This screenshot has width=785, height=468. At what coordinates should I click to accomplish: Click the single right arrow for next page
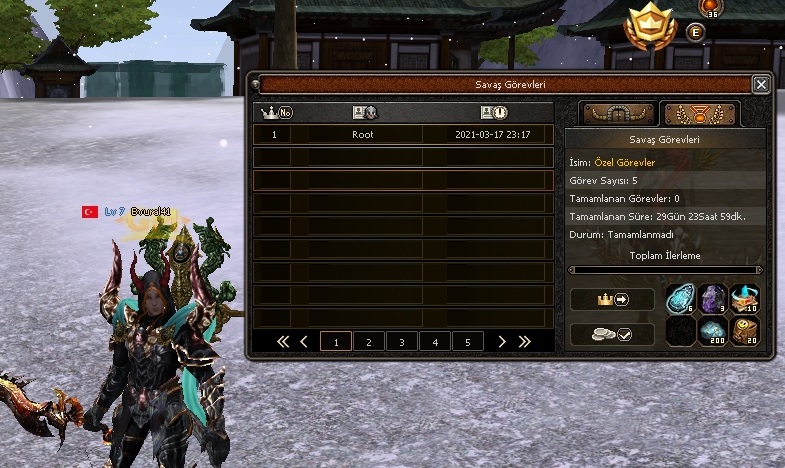501,342
